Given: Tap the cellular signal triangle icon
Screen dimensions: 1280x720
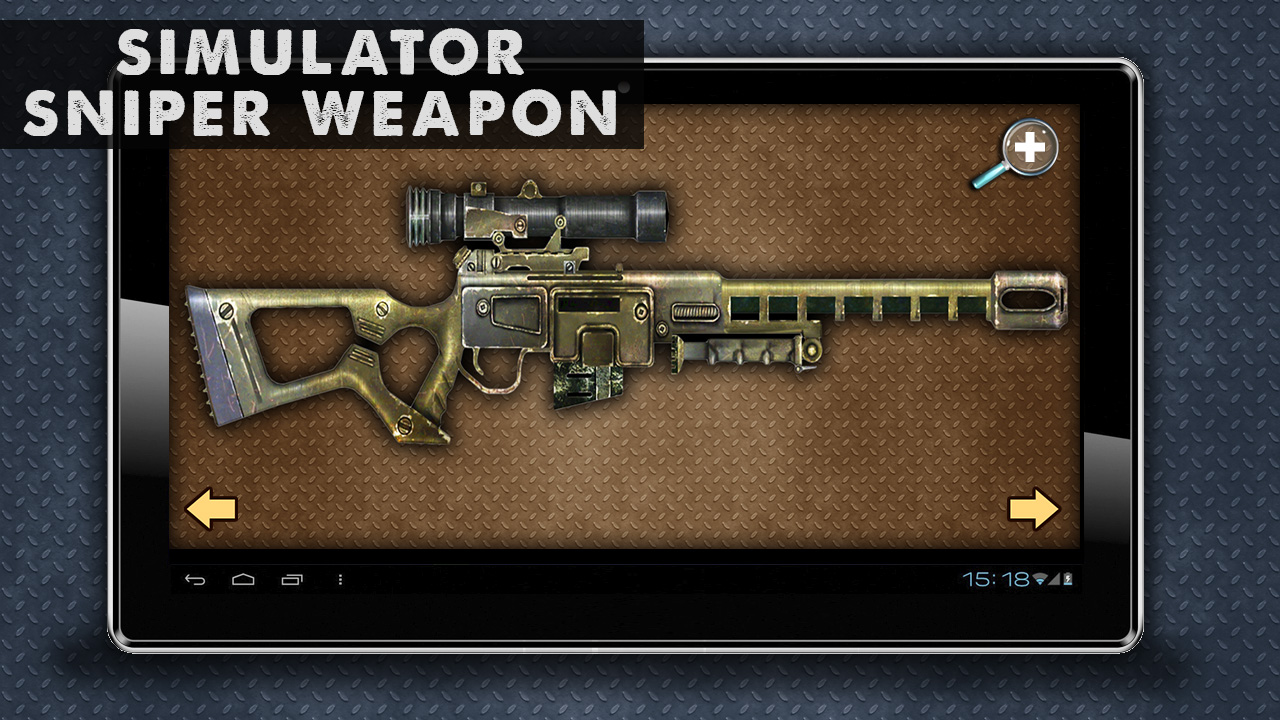Looking at the screenshot, I should pos(1054,580).
